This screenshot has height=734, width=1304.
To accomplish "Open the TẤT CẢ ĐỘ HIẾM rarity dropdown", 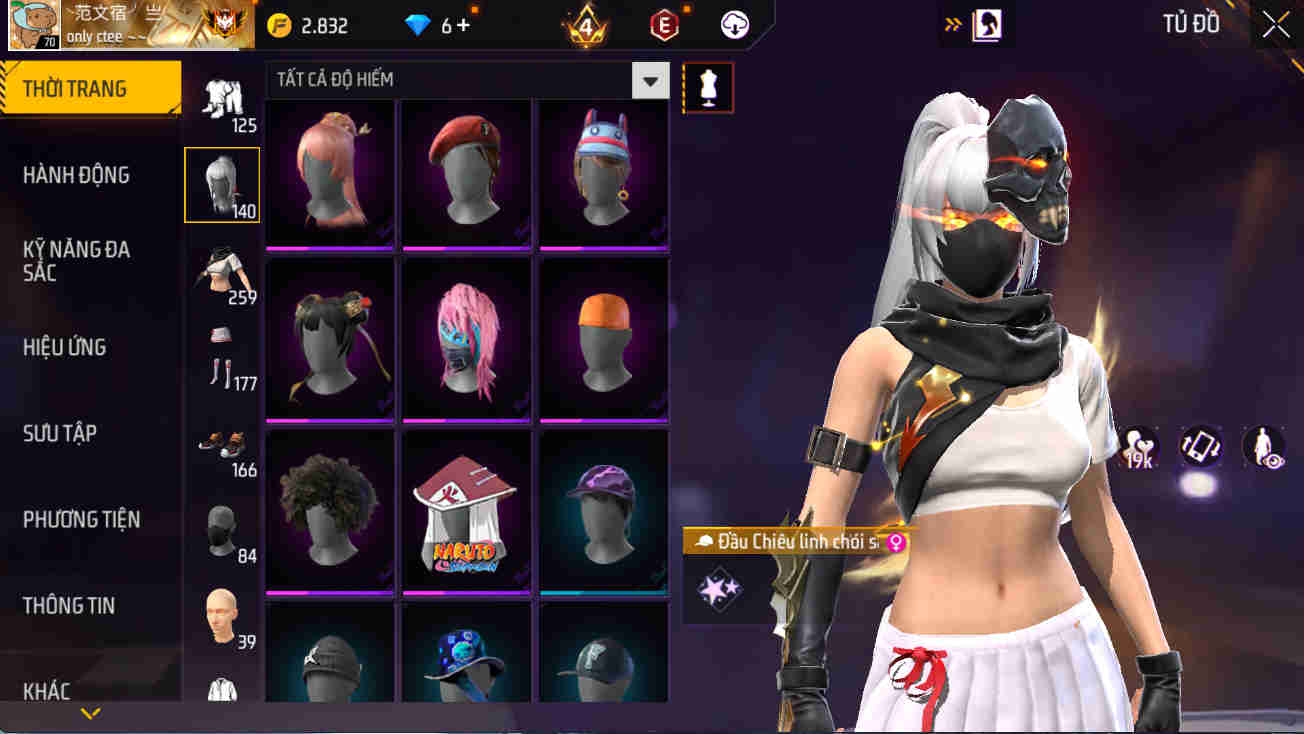I will [x=450, y=80].
